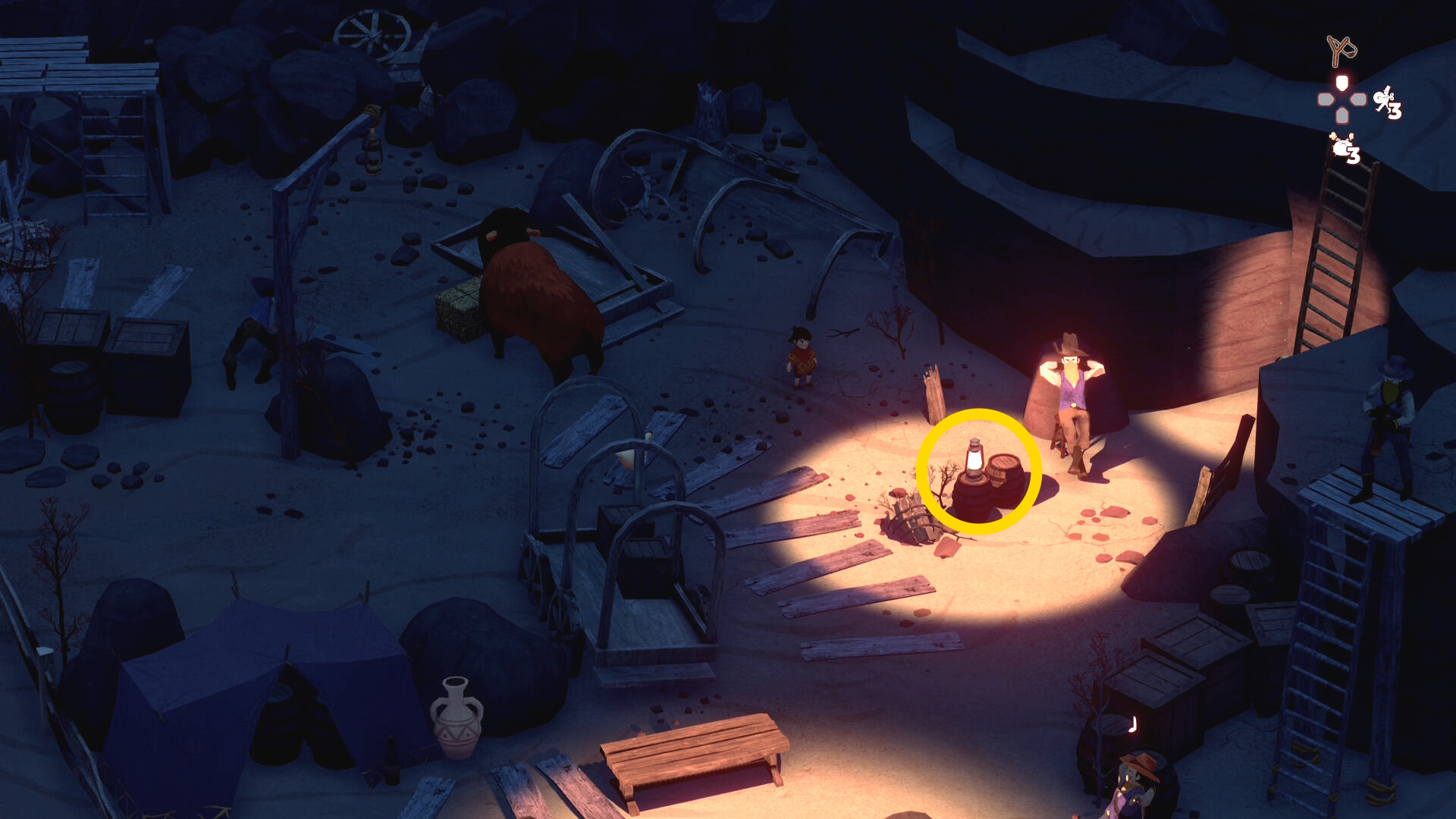Viewport: 1456px width, 819px height.
Task: Choose the wind-up toy soldier item
Action: [x=1385, y=101]
